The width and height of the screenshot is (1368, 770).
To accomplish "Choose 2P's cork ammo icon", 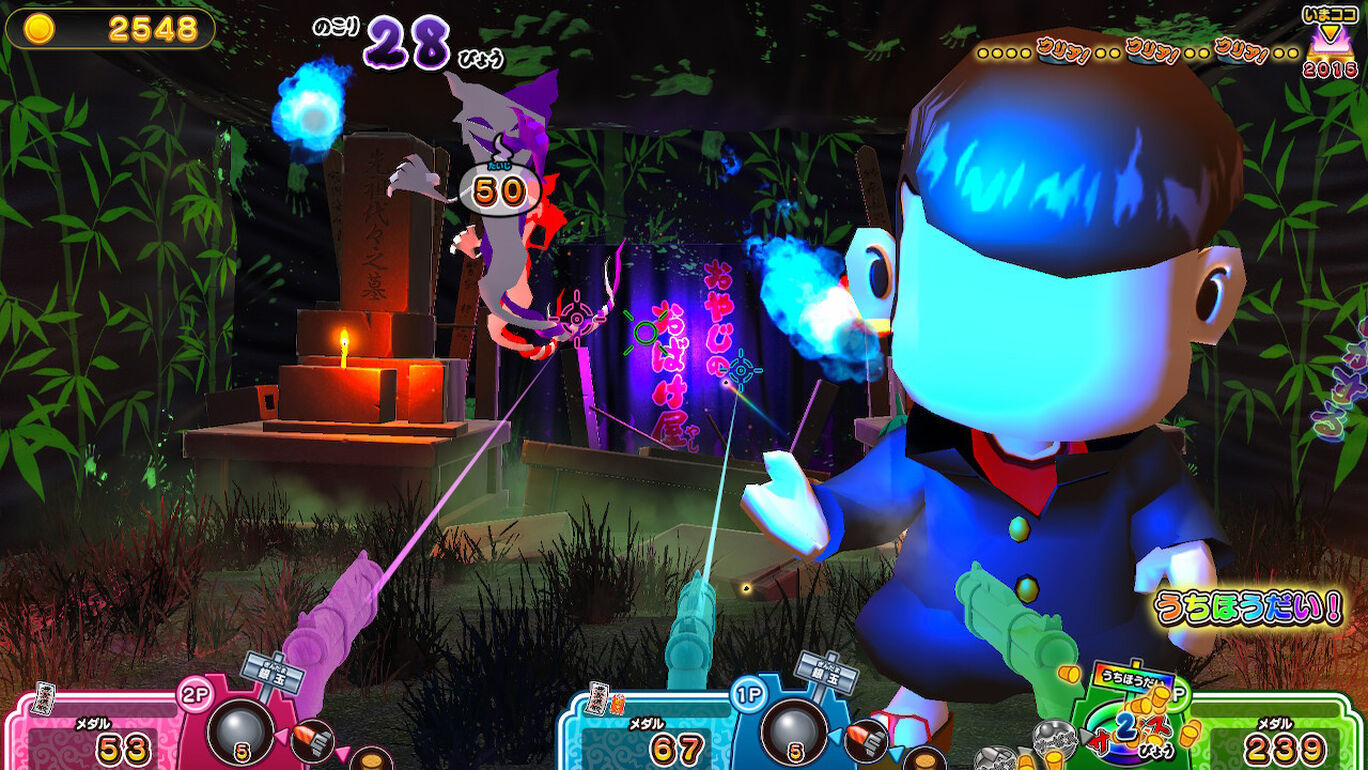I will (371, 759).
